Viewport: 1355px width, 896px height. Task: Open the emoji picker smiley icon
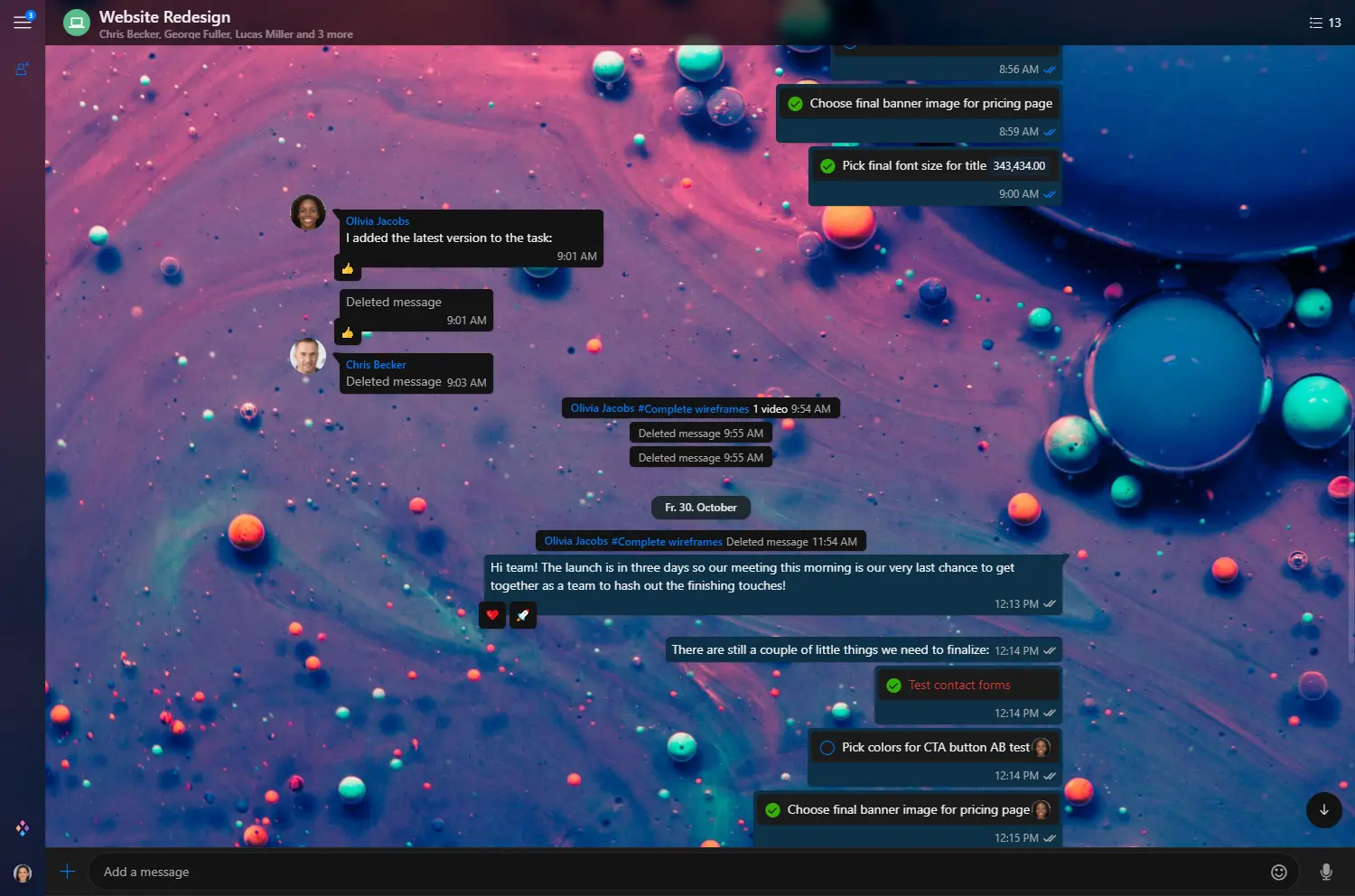pos(1278,872)
